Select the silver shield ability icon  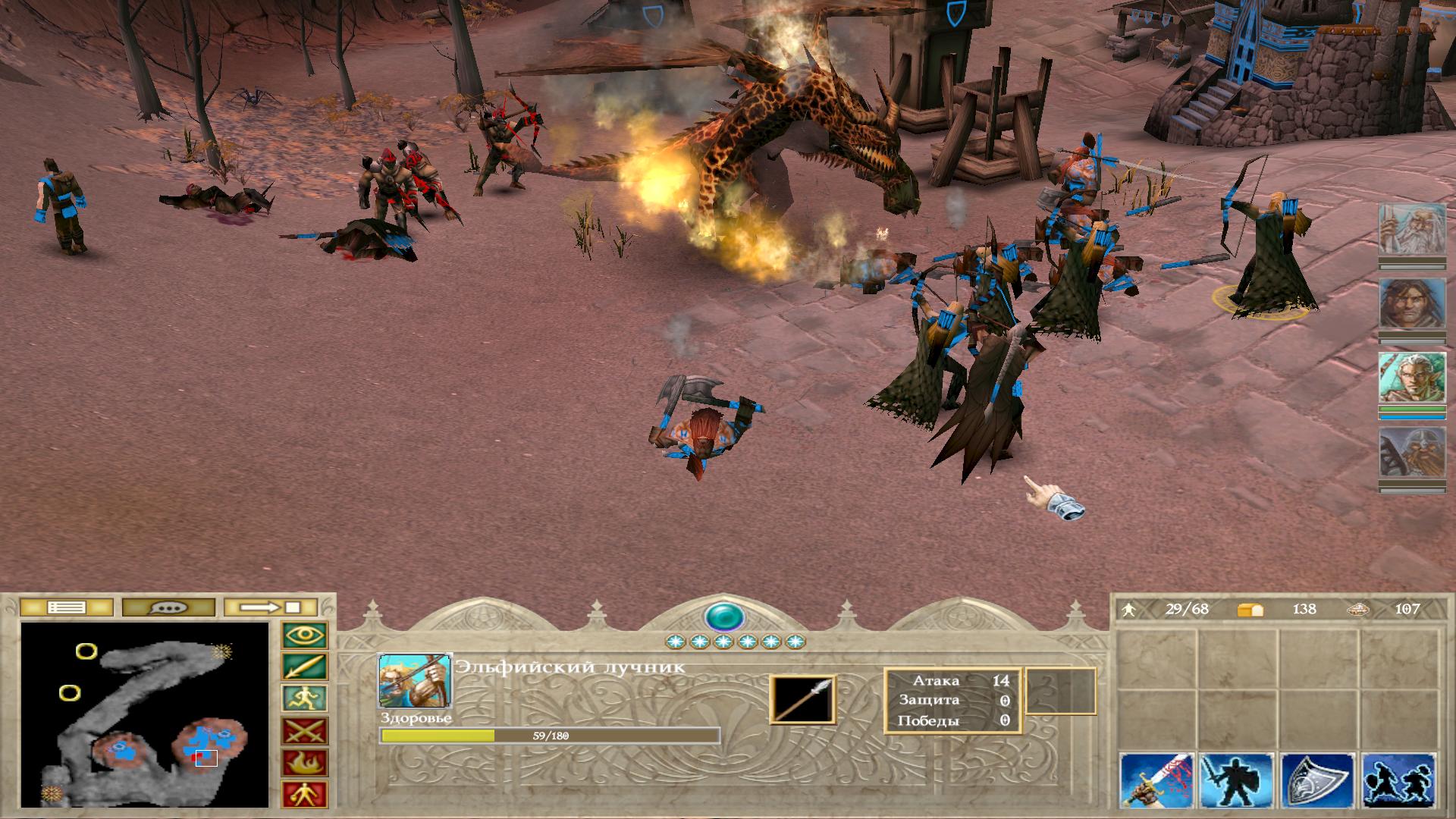[1318, 781]
